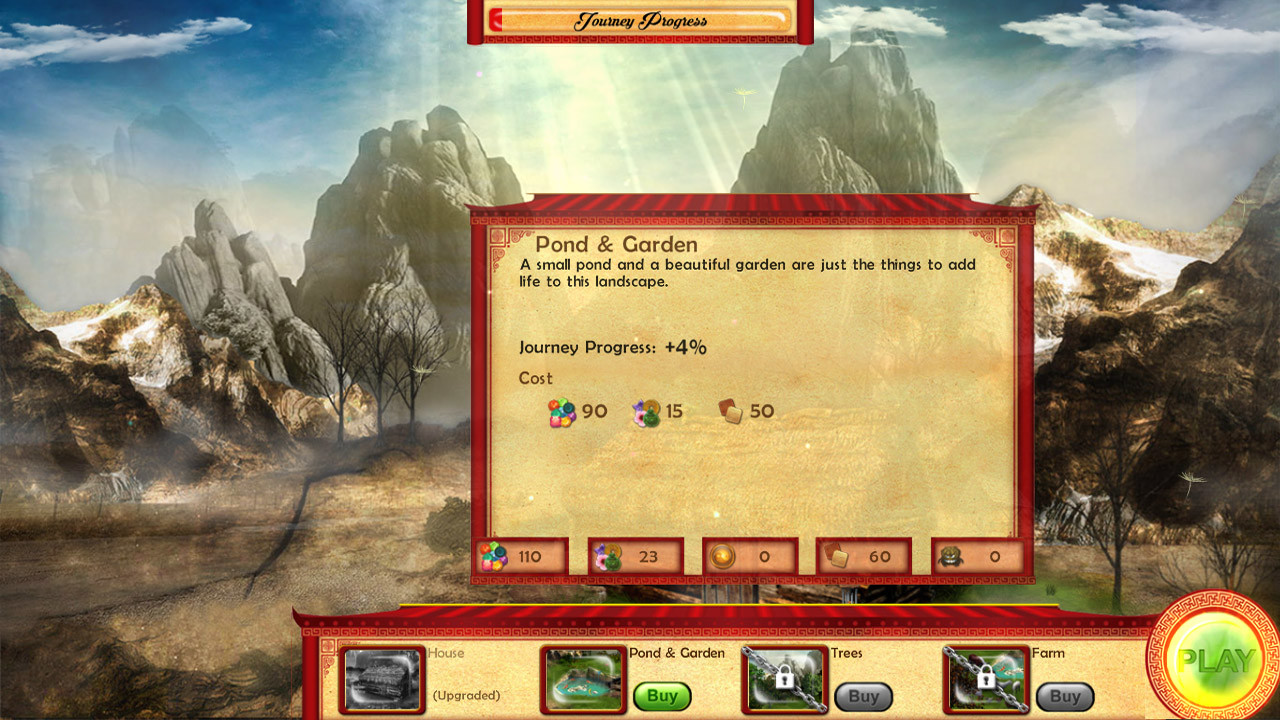The width and height of the screenshot is (1280, 720).
Task: Click the padlock on the Trees upgrade
Action: [784, 676]
